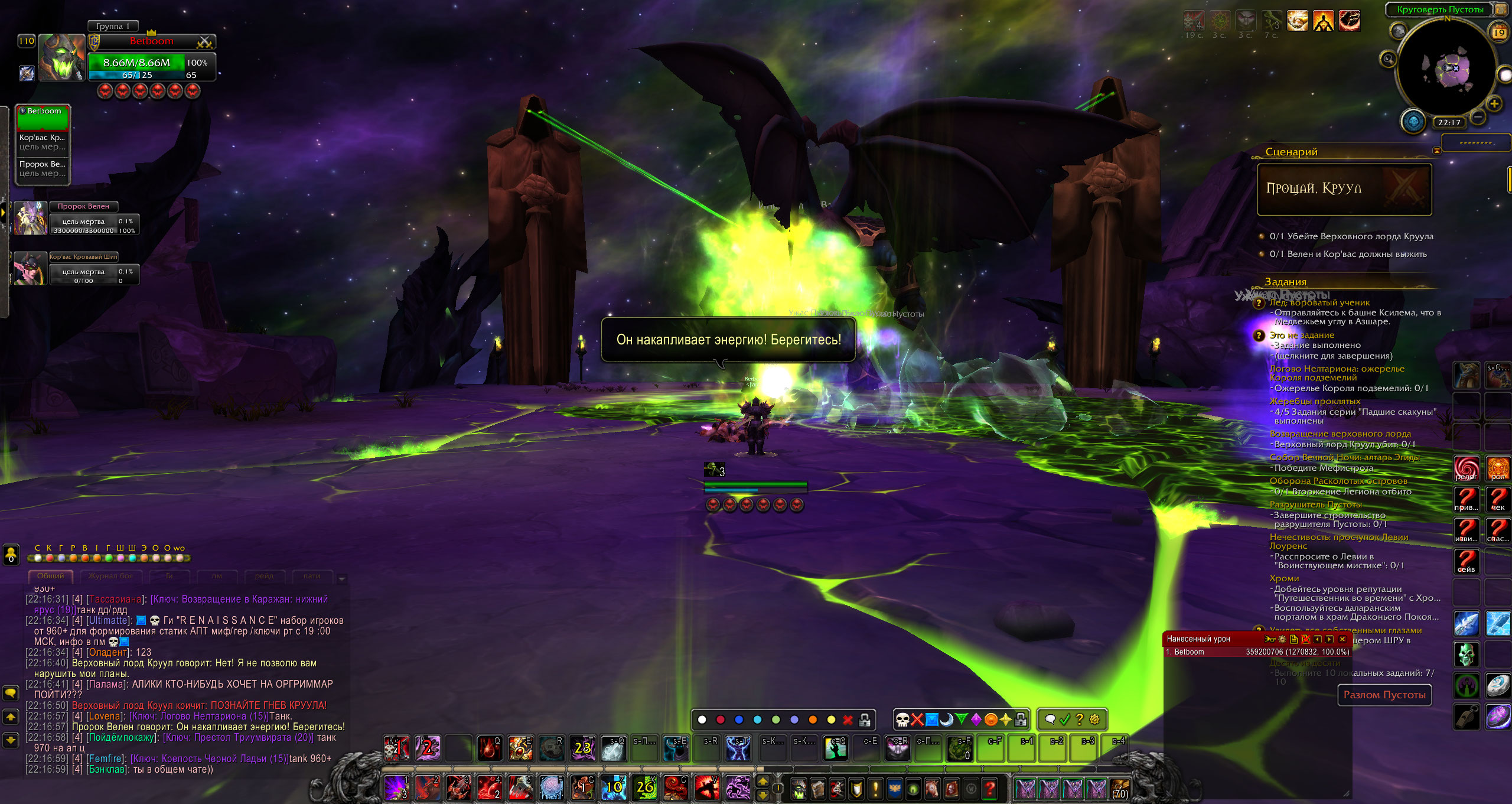
Task: Select the "пати" chat tab
Action: (311, 576)
